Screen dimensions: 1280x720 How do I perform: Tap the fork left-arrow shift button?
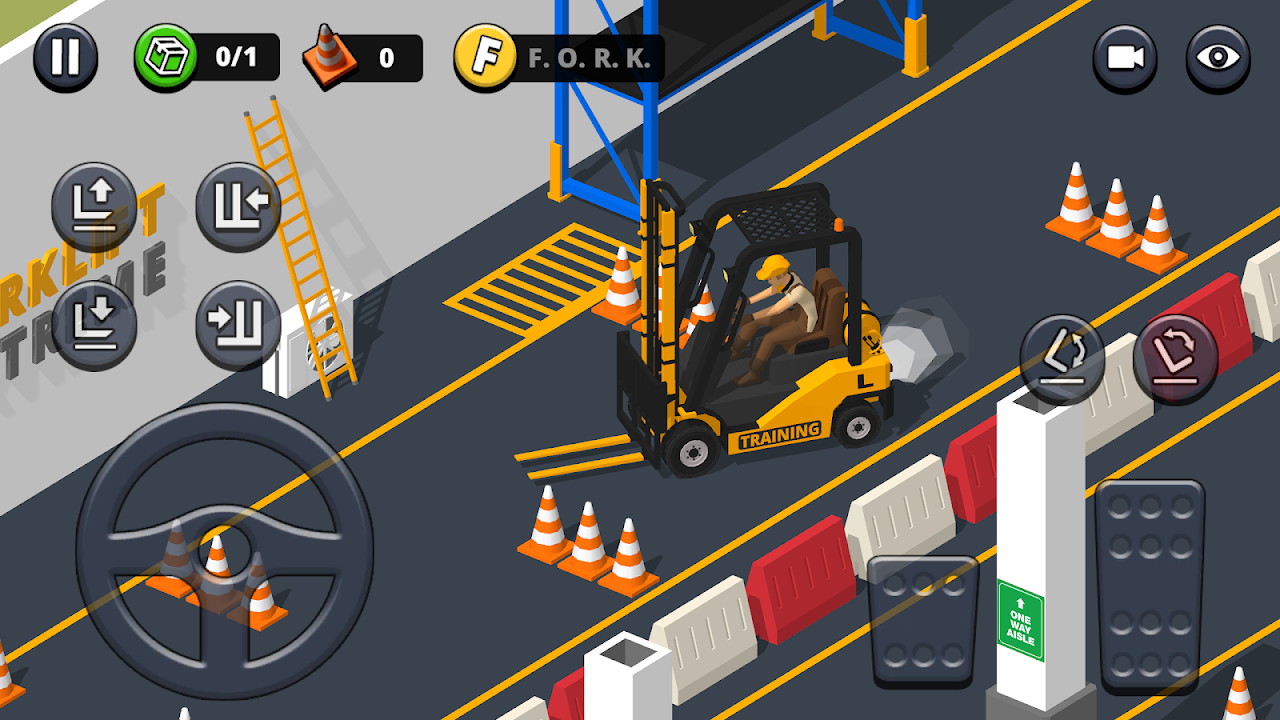point(238,206)
